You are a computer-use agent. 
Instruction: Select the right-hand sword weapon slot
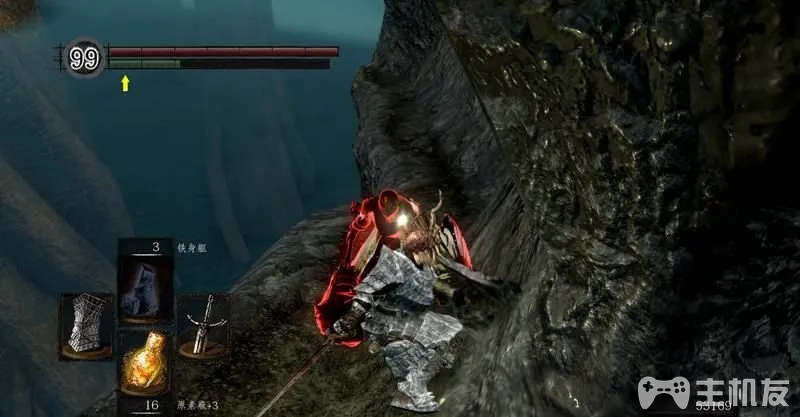[x=204, y=324]
